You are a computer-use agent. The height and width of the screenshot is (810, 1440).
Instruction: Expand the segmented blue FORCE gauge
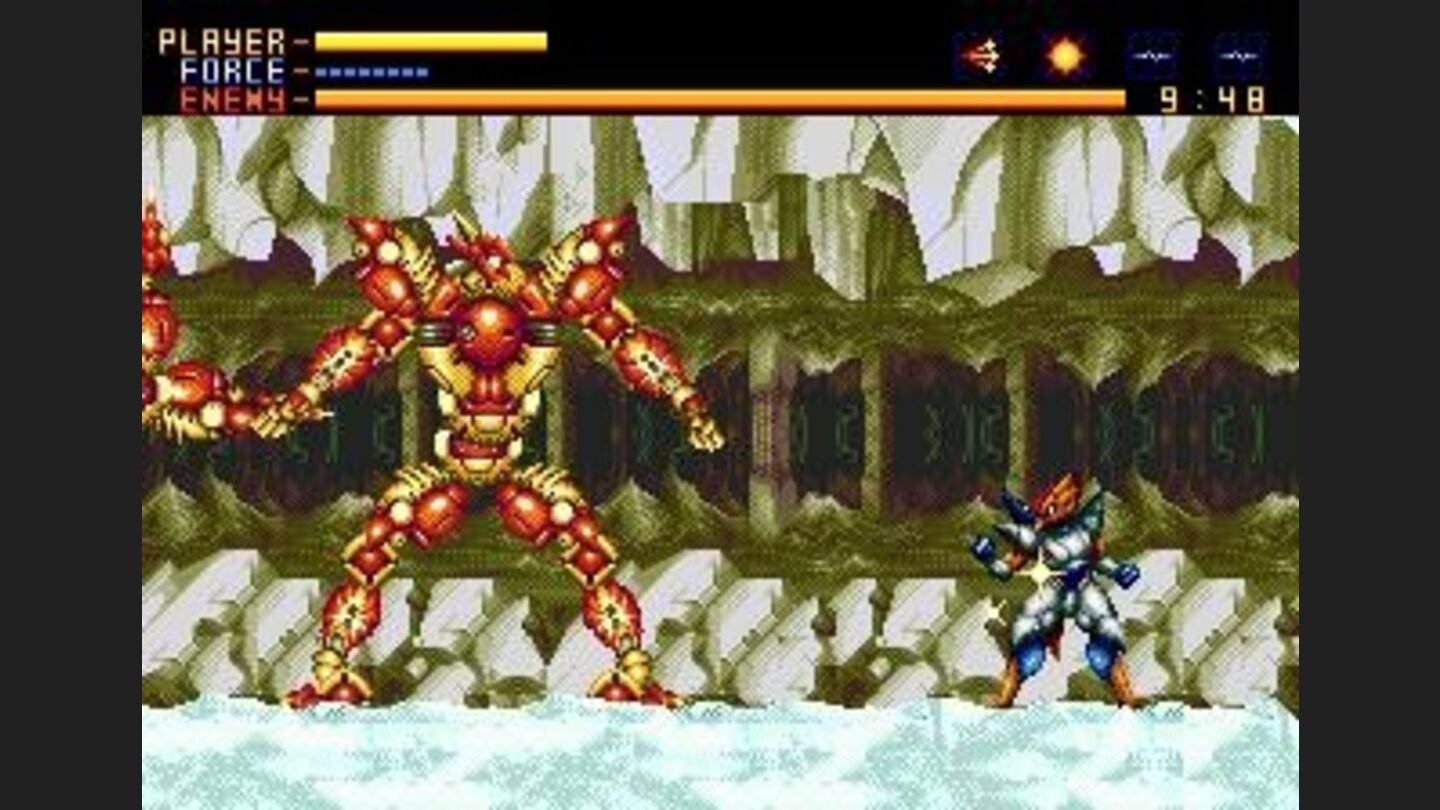pyautogui.click(x=370, y=71)
